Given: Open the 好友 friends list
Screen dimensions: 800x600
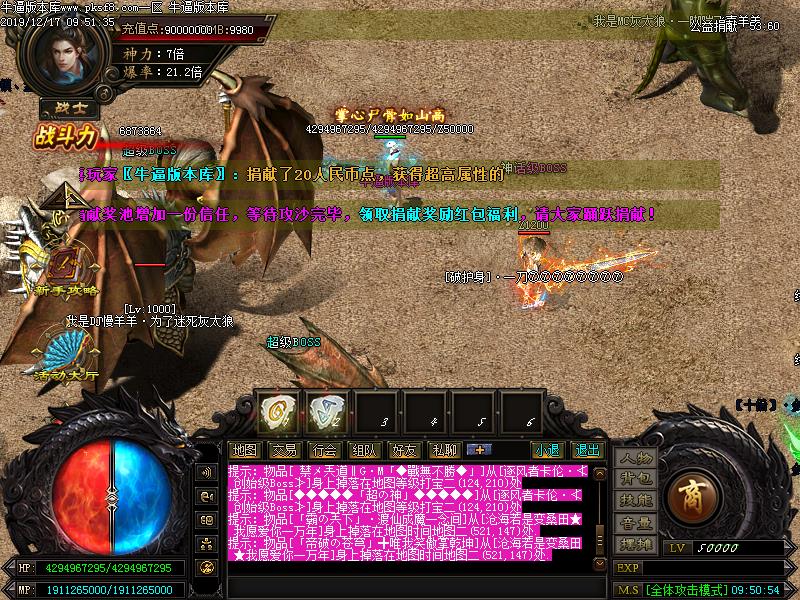Looking at the screenshot, I should (404, 450).
